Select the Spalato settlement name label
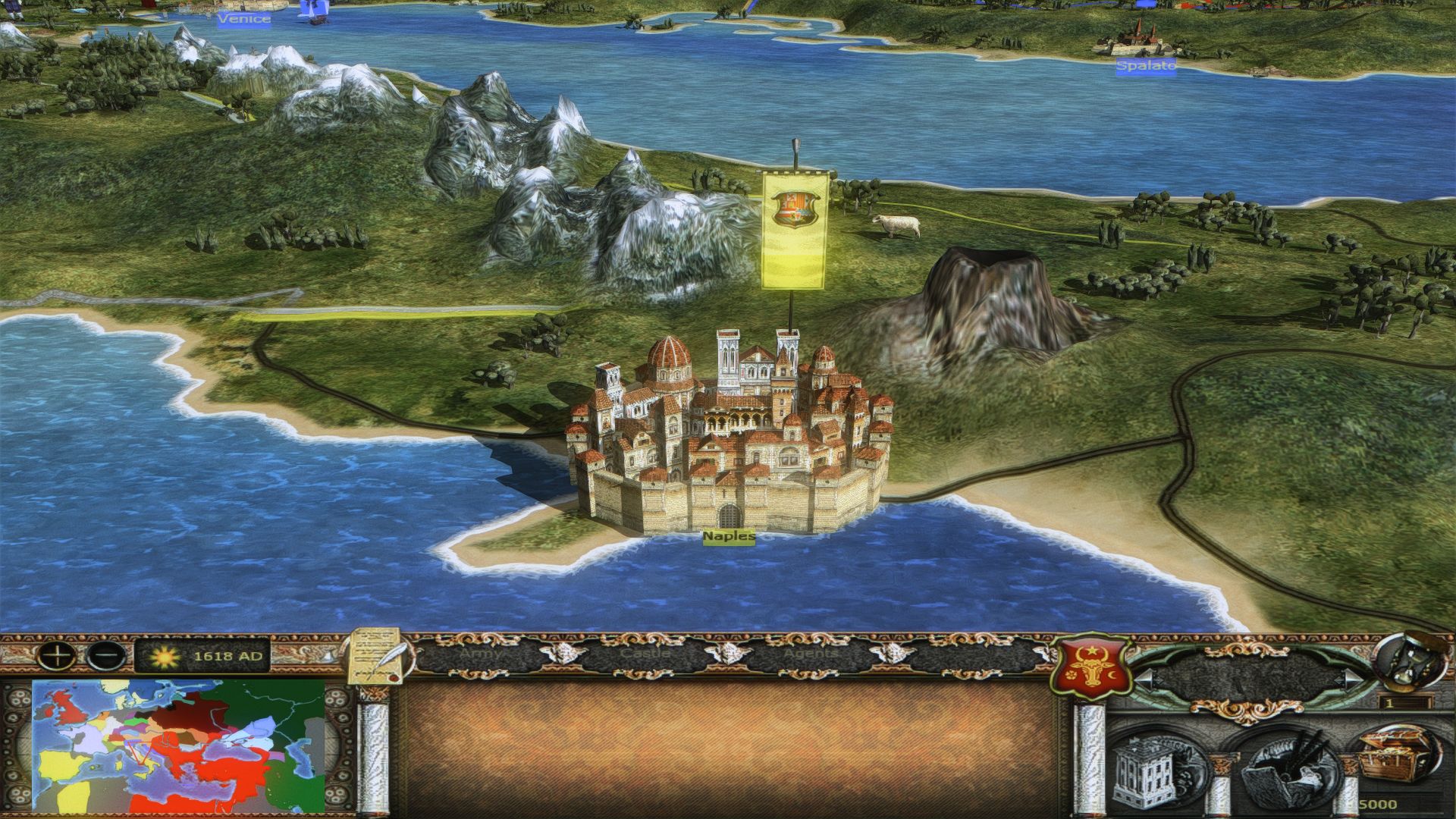1456x819 pixels. pos(1145,66)
